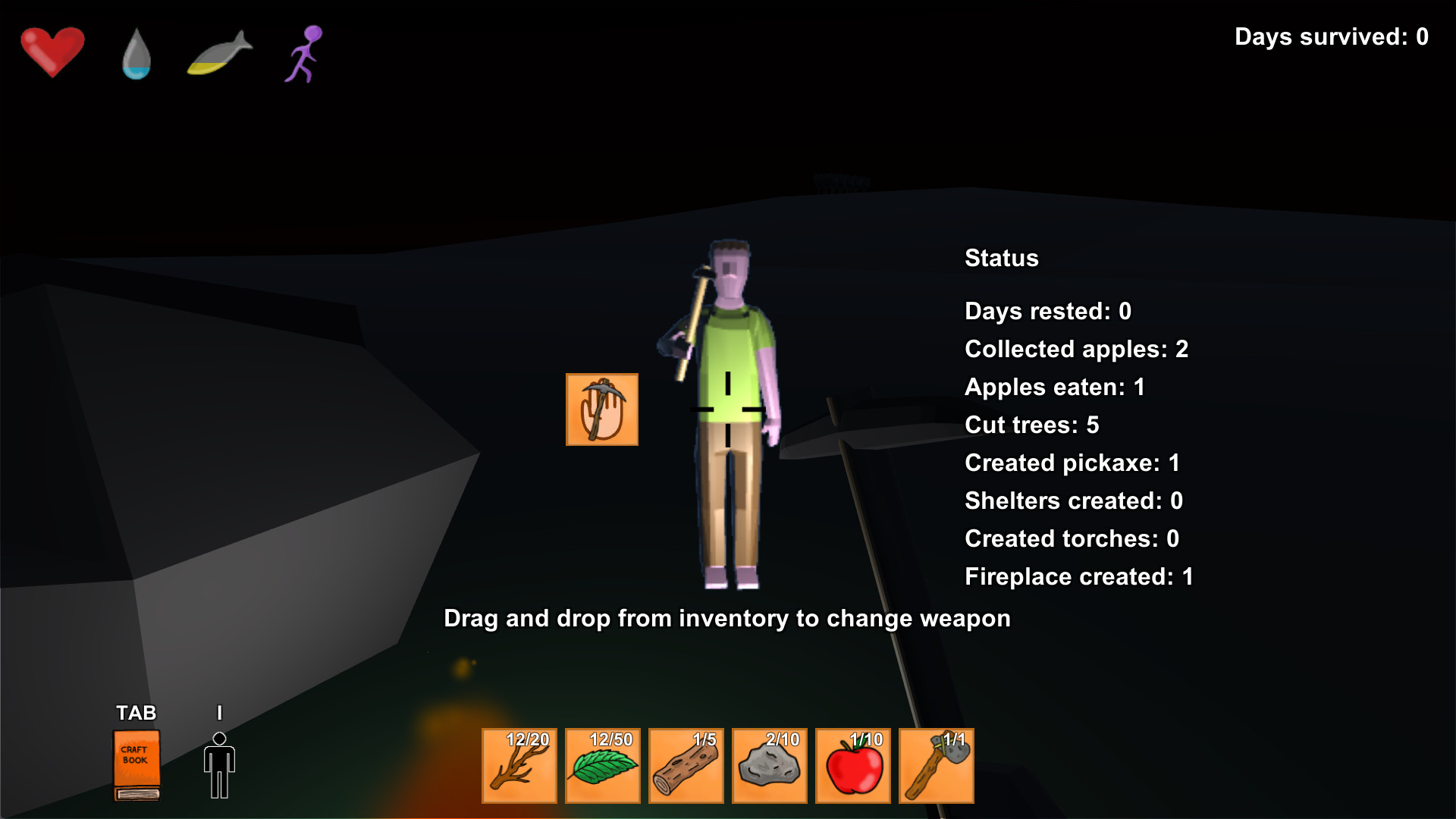Viewport: 1456px width, 819px height.
Task: Open the character screen labeled I
Action: tap(220, 764)
